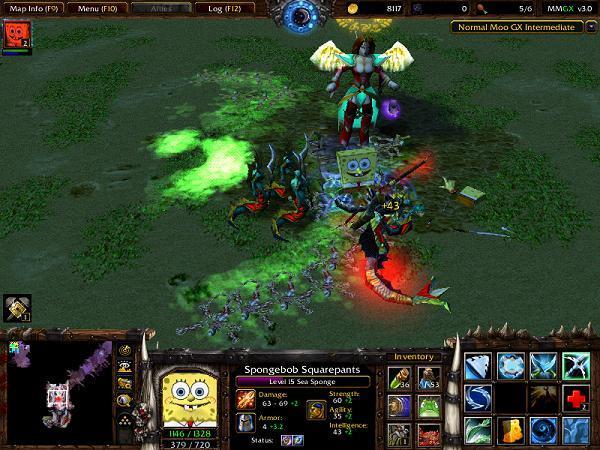Open the Menu (F10) button
The height and width of the screenshot is (450, 600).
tap(98, 8)
